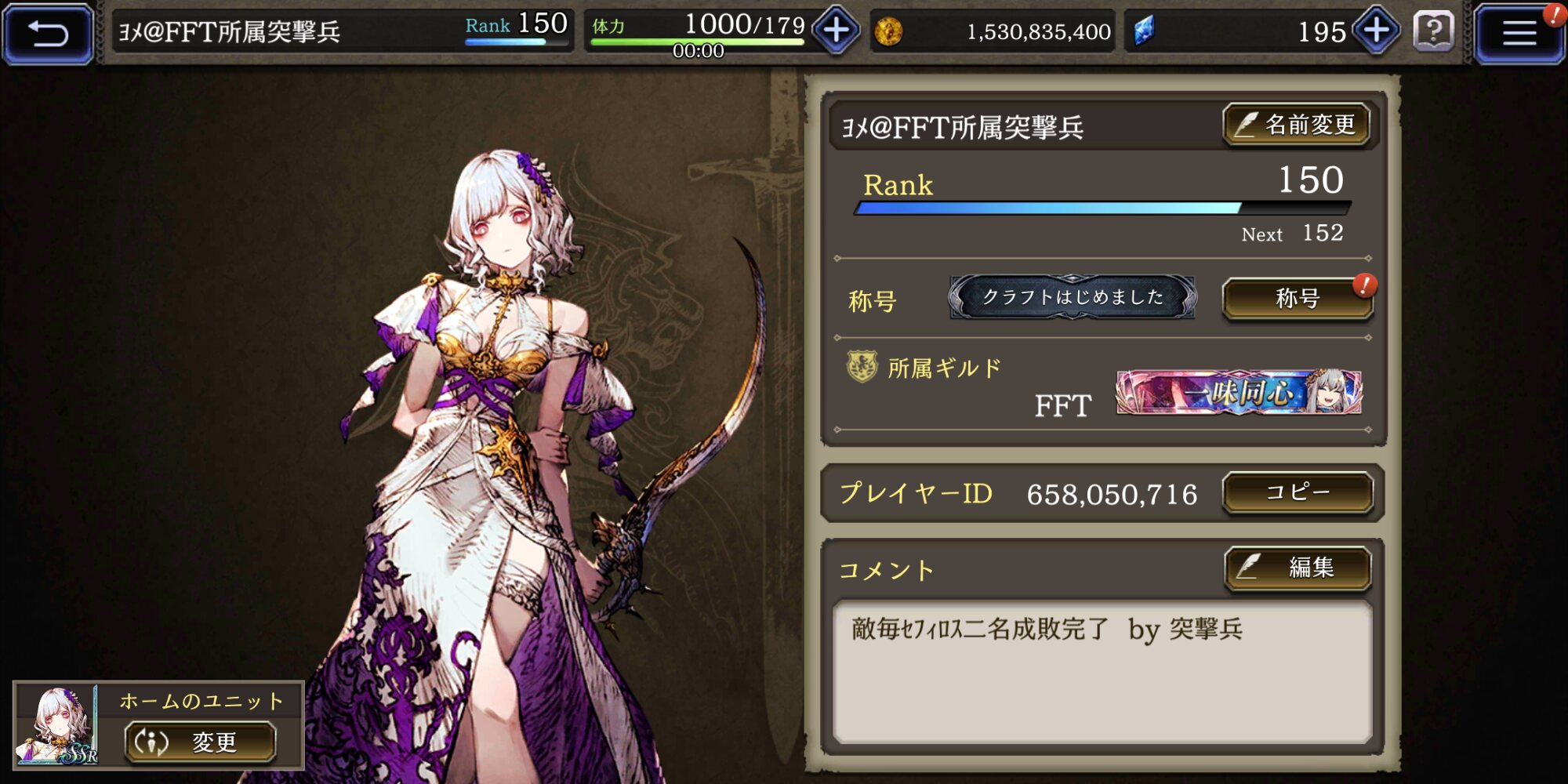Restore stamina with the 体力 plus button

pos(836,31)
